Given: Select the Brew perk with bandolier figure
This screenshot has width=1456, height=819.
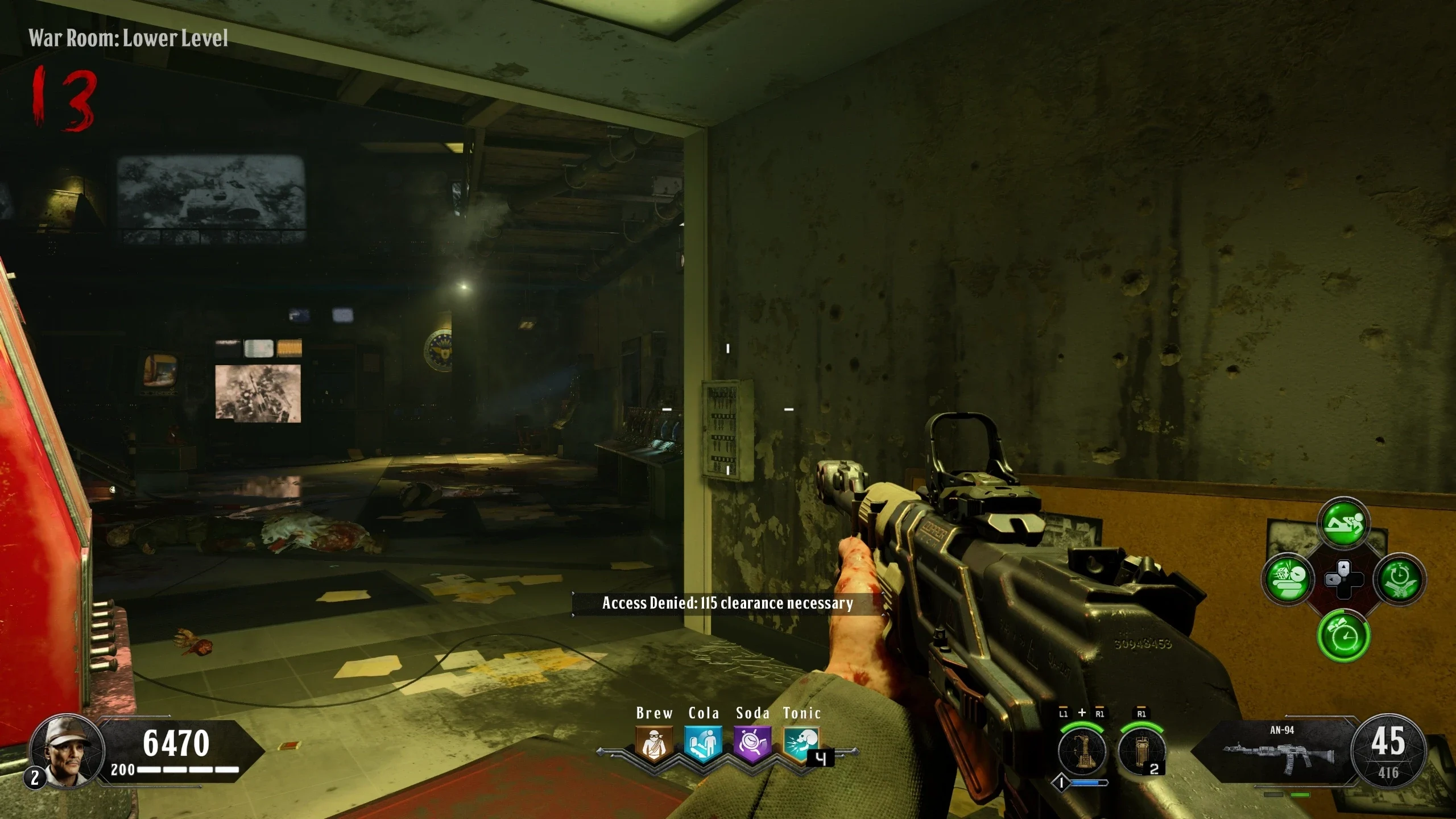Looking at the screenshot, I should (654, 743).
